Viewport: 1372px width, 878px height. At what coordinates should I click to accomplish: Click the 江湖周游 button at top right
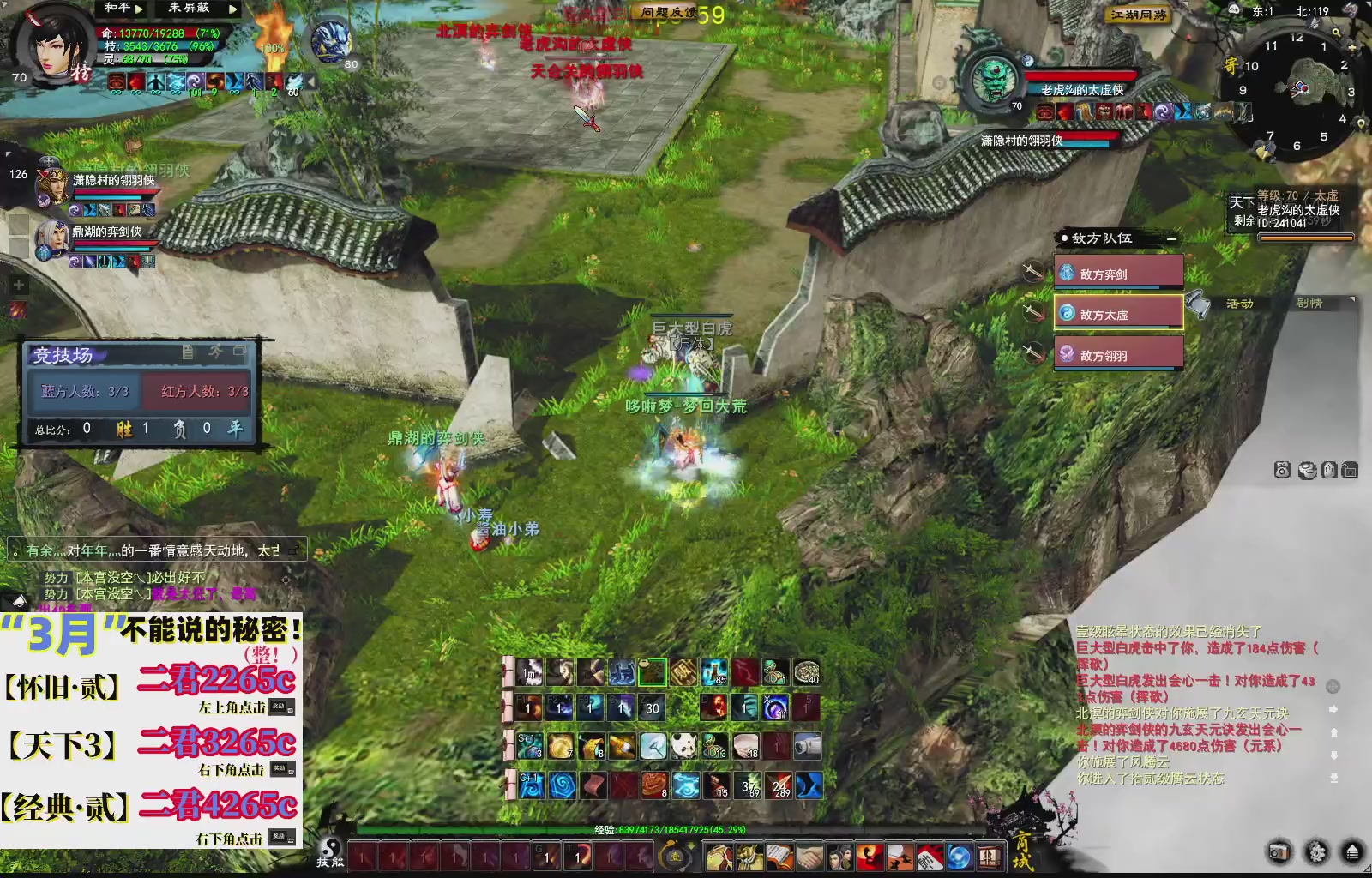pyautogui.click(x=1140, y=15)
